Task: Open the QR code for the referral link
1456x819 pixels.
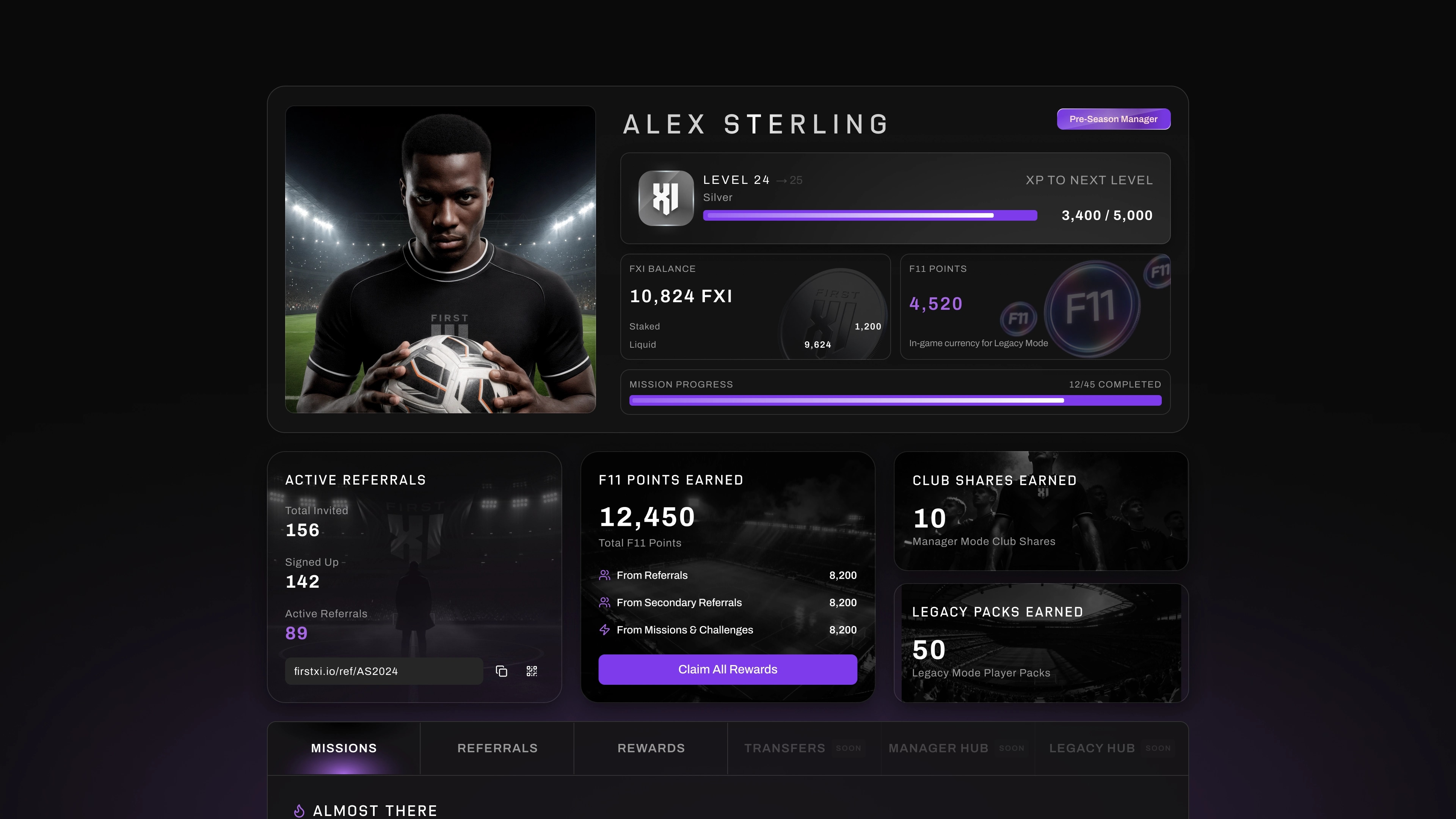Action: (531, 671)
